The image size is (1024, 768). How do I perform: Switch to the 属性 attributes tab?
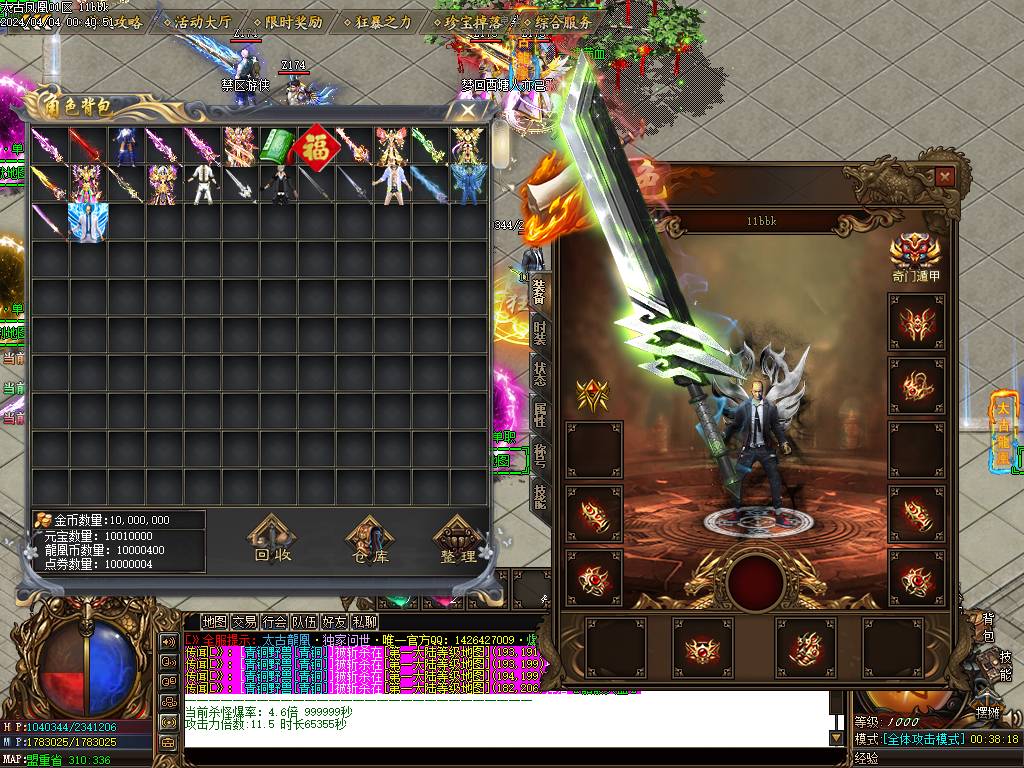(x=540, y=414)
